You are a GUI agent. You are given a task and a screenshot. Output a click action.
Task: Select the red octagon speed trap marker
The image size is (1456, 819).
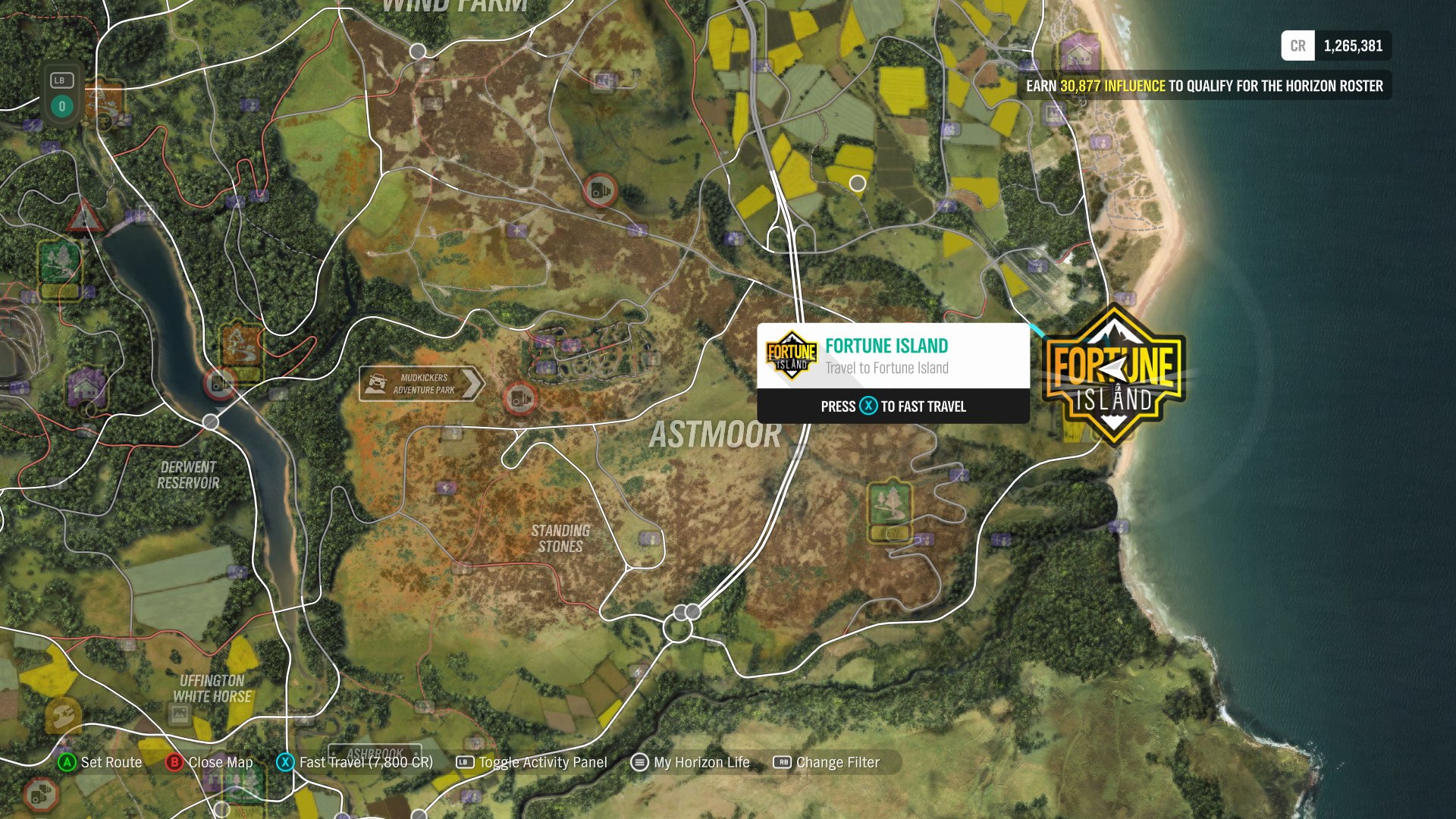click(40, 794)
